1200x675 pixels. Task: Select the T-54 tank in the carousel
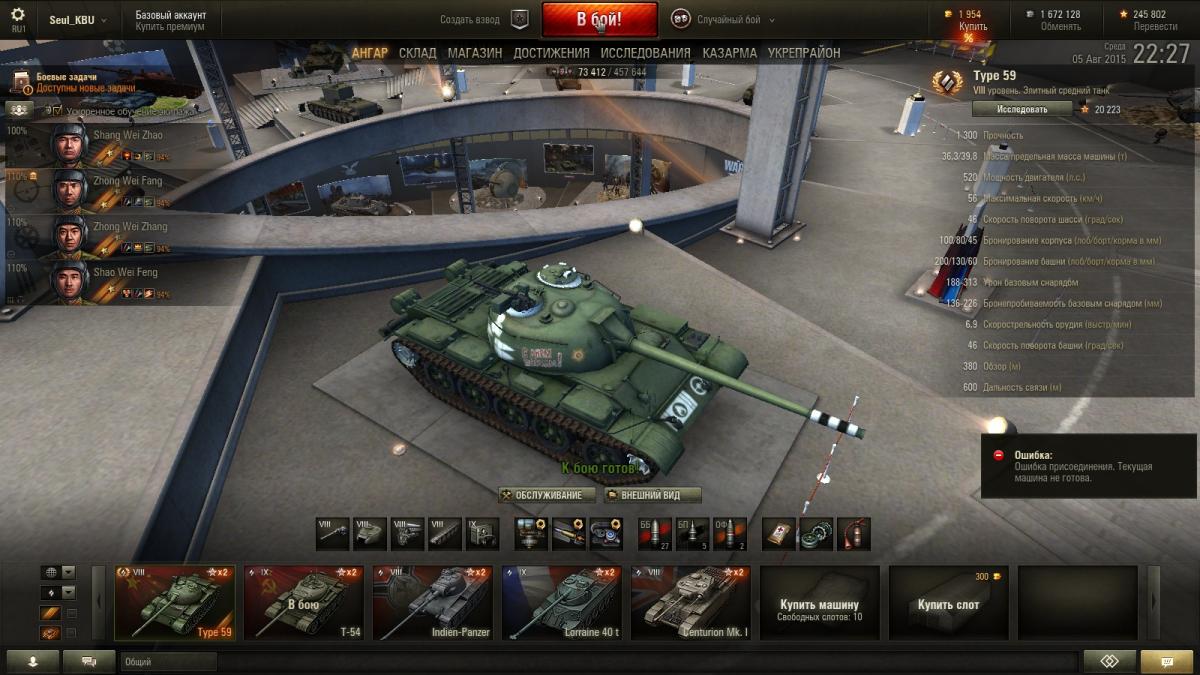pyautogui.click(x=303, y=602)
